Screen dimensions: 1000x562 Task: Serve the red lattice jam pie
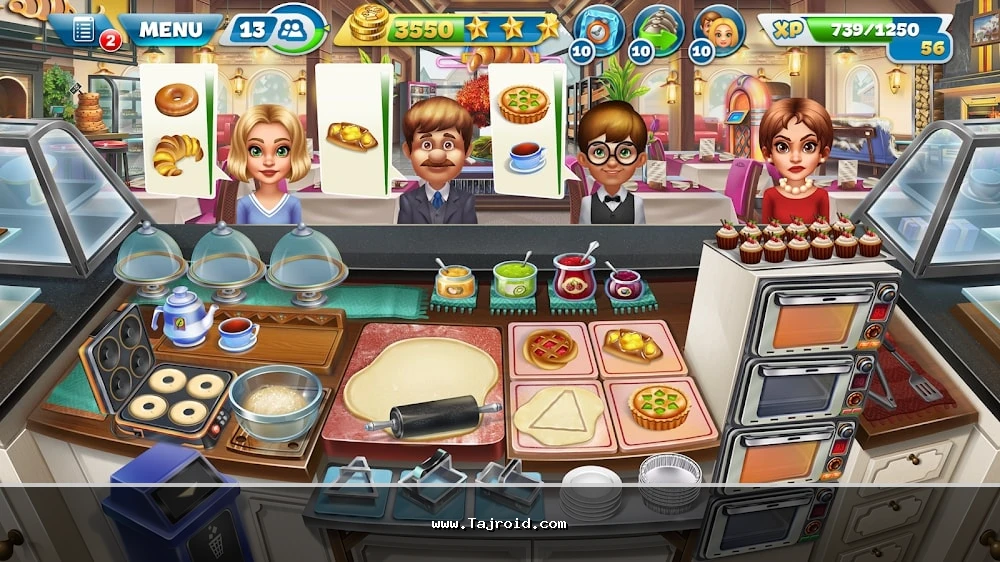pos(549,348)
